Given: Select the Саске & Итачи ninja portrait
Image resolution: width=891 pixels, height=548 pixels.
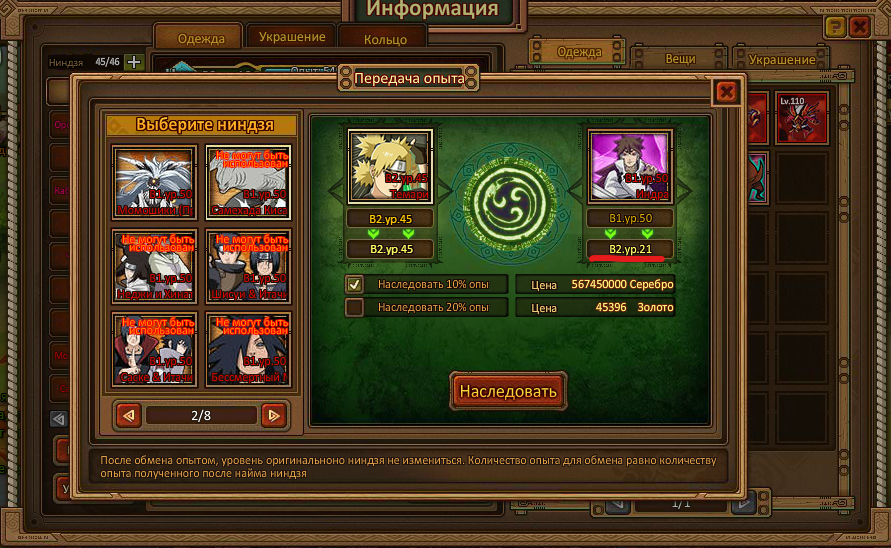Looking at the screenshot, I should [x=153, y=348].
